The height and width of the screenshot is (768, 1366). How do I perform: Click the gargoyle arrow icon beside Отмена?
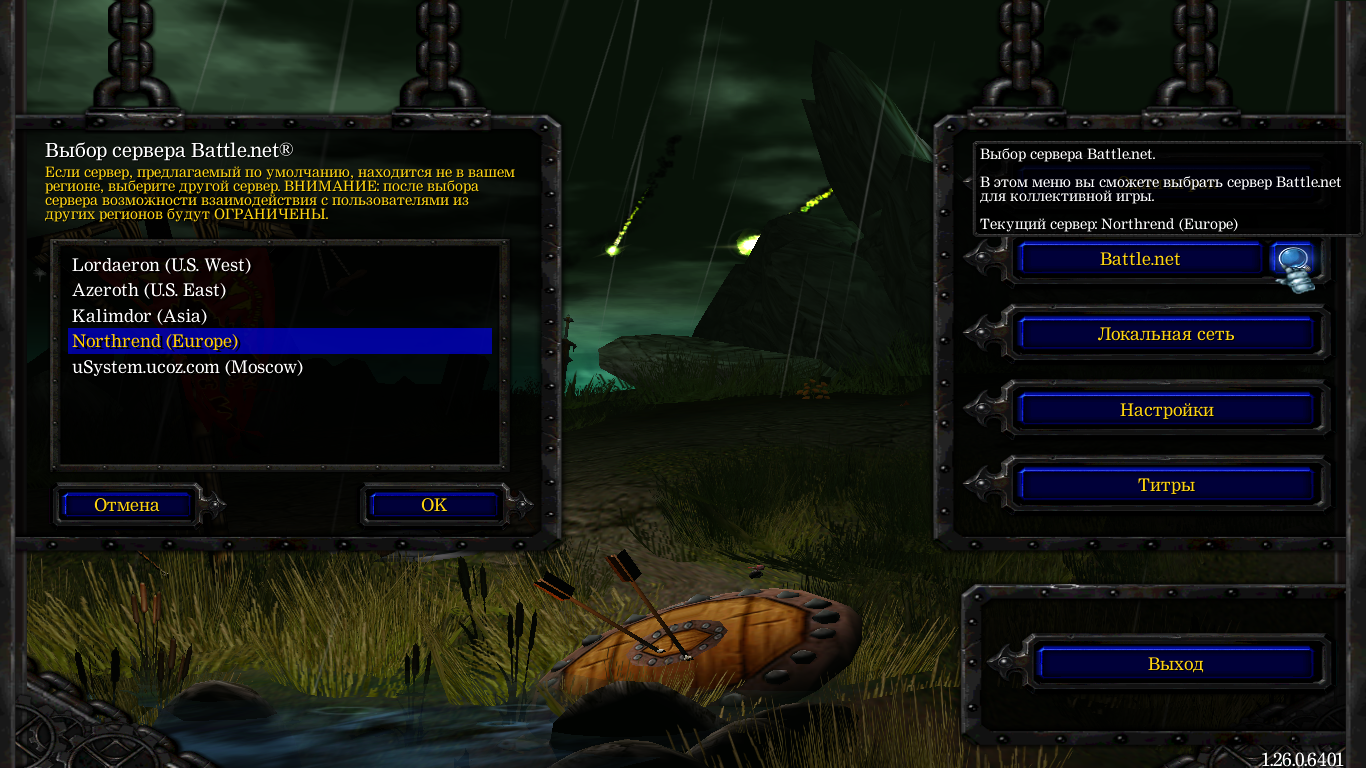pos(210,505)
